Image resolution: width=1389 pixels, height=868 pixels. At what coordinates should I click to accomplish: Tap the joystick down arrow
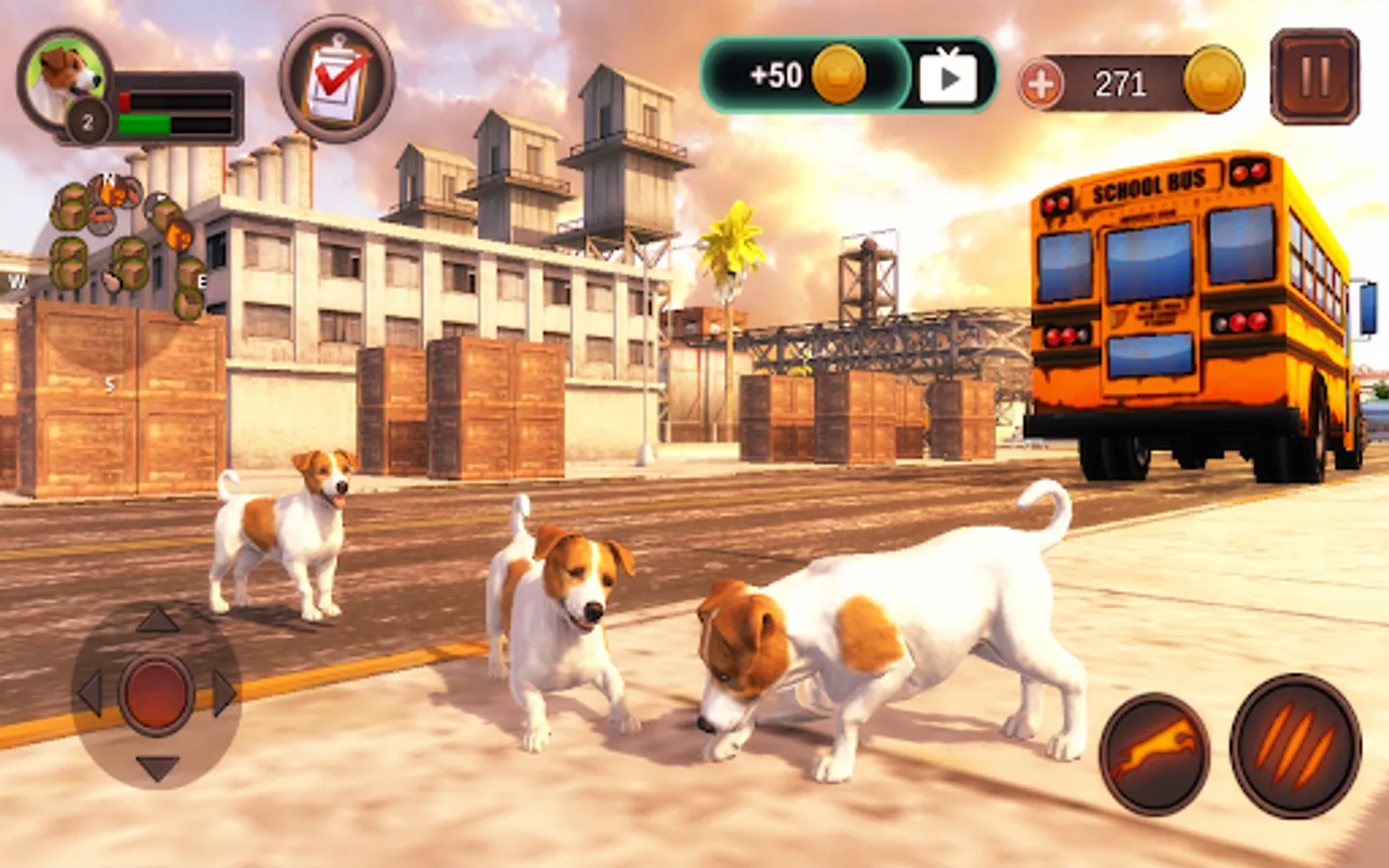click(x=157, y=768)
